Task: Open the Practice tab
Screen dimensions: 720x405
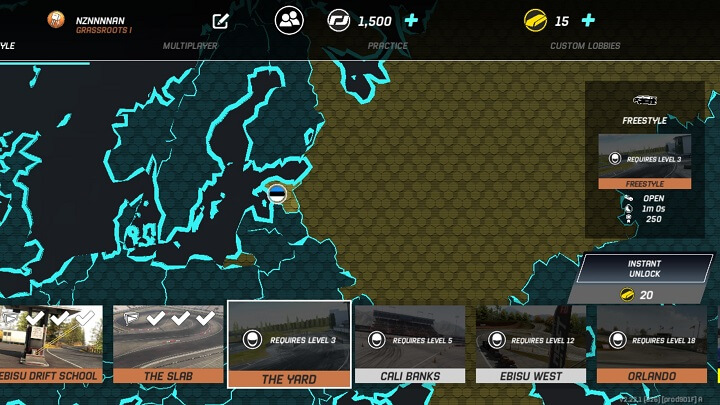Action: (387, 46)
